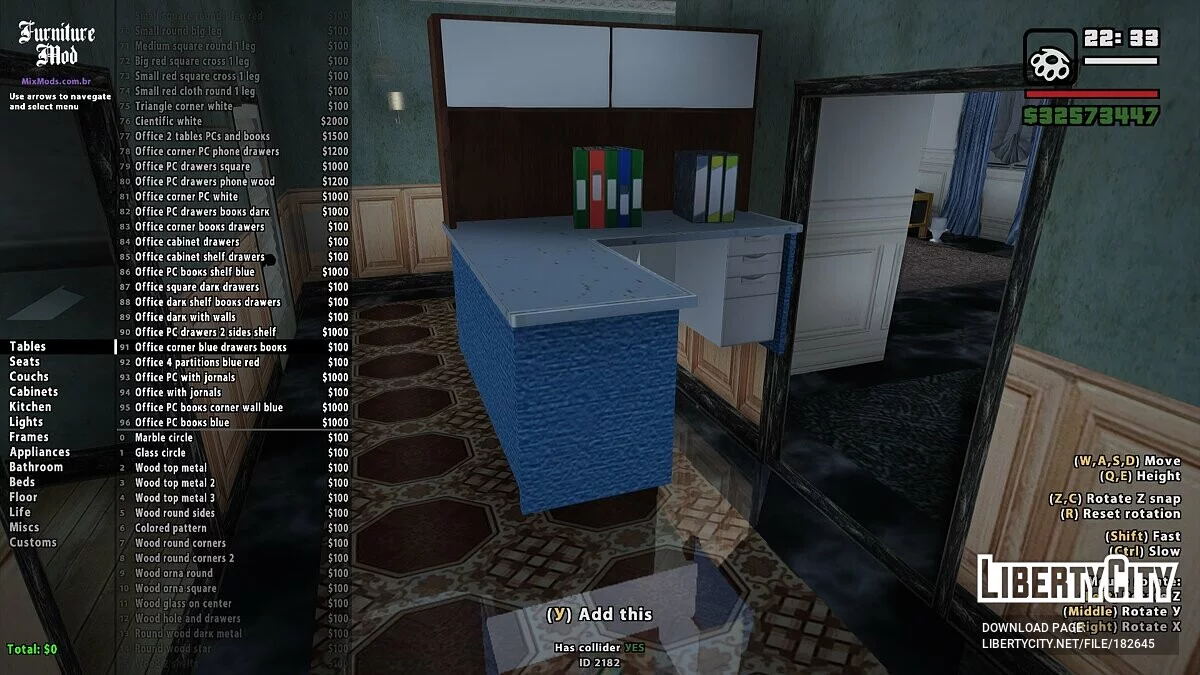Viewport: 1200px width, 675px height.
Task: Open the Bathroom category
Action: [x=36, y=467]
